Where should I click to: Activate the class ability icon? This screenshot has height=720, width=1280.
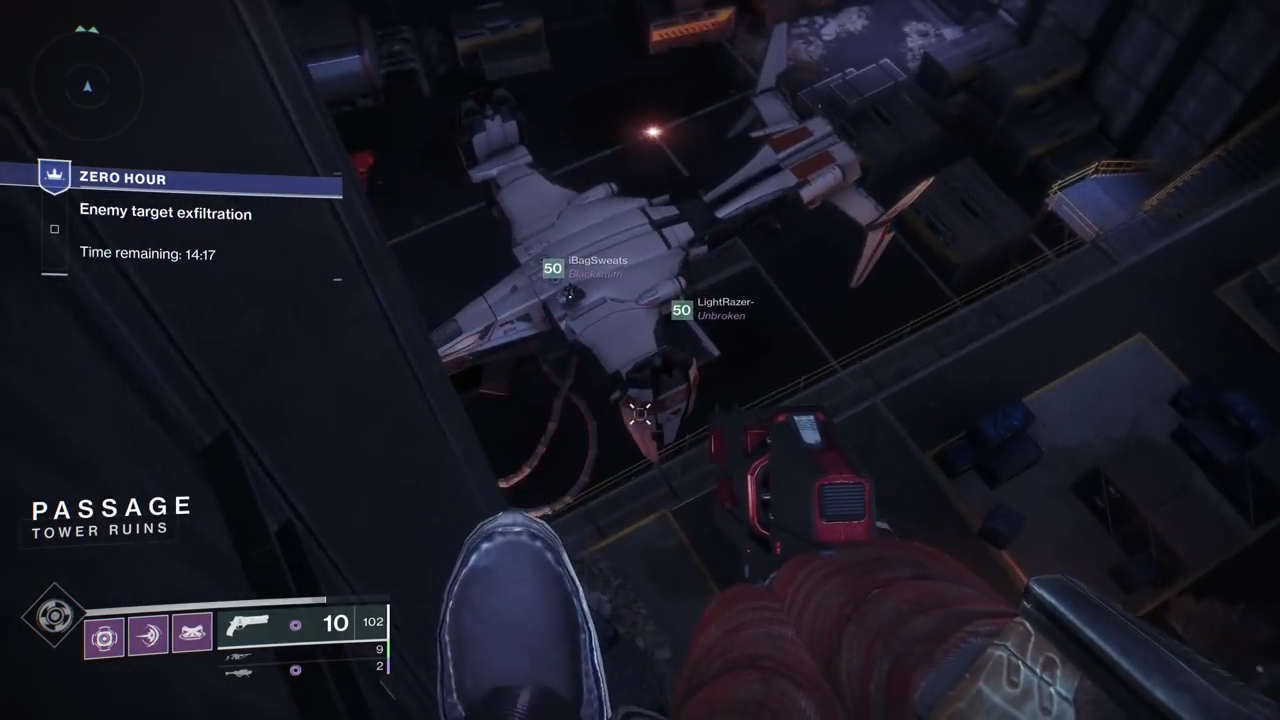click(x=192, y=634)
